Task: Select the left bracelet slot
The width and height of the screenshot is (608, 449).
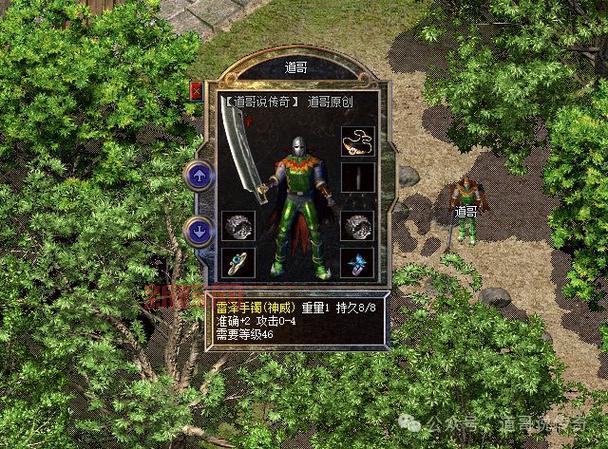Action: coord(238,226)
